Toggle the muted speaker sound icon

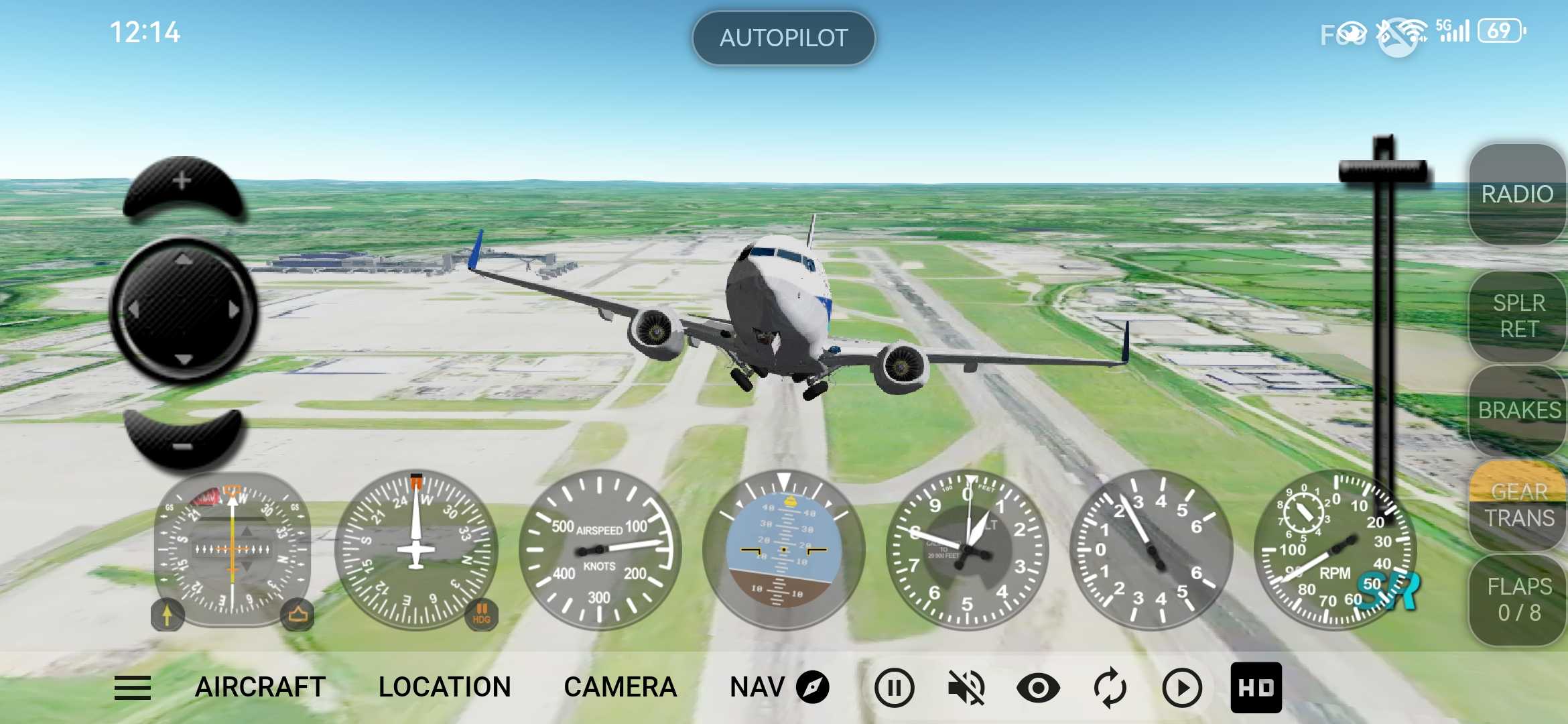(x=966, y=688)
